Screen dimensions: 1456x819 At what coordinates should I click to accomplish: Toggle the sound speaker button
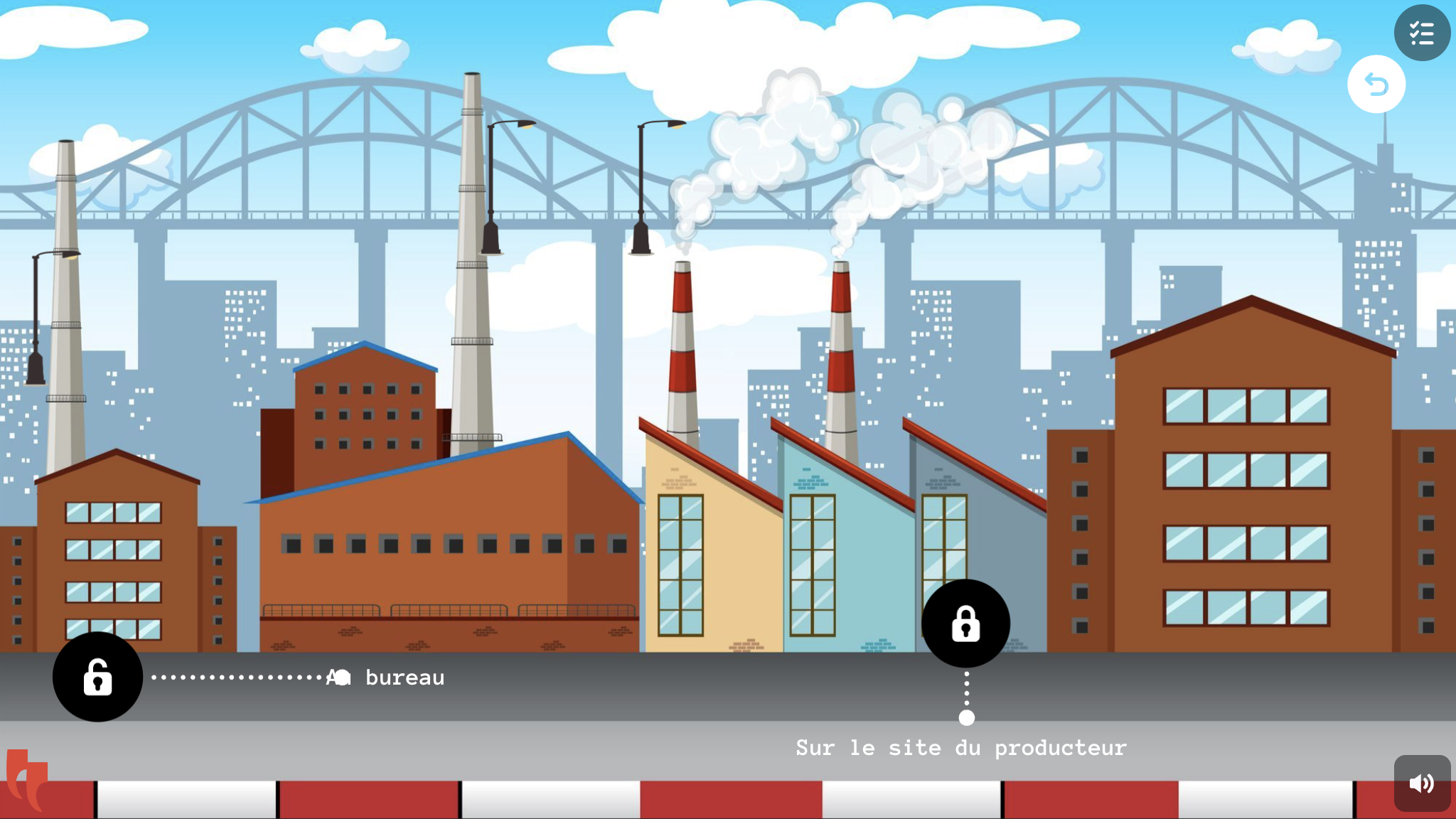(x=1422, y=783)
